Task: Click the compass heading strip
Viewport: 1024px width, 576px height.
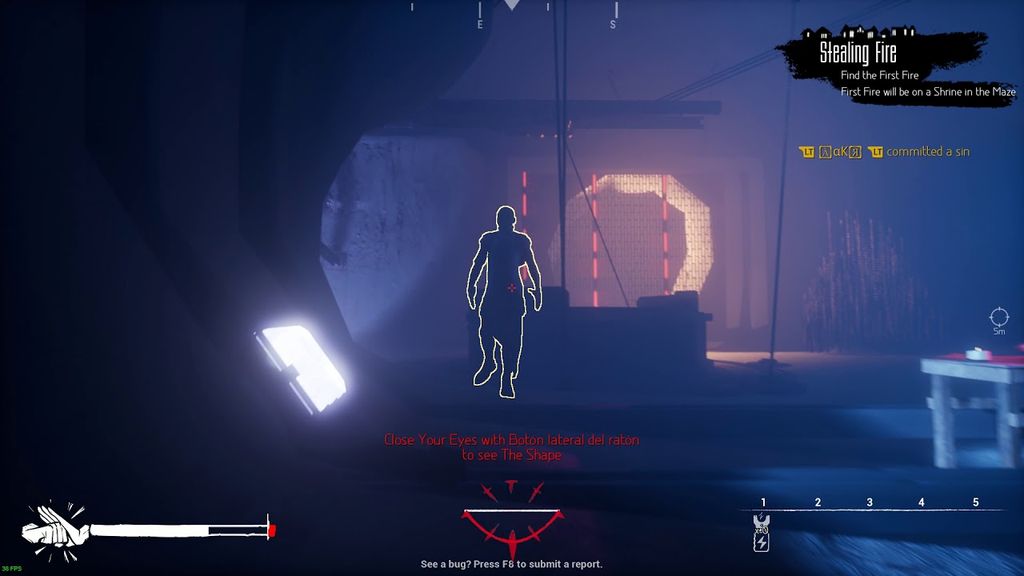Action: pyautogui.click(x=512, y=10)
